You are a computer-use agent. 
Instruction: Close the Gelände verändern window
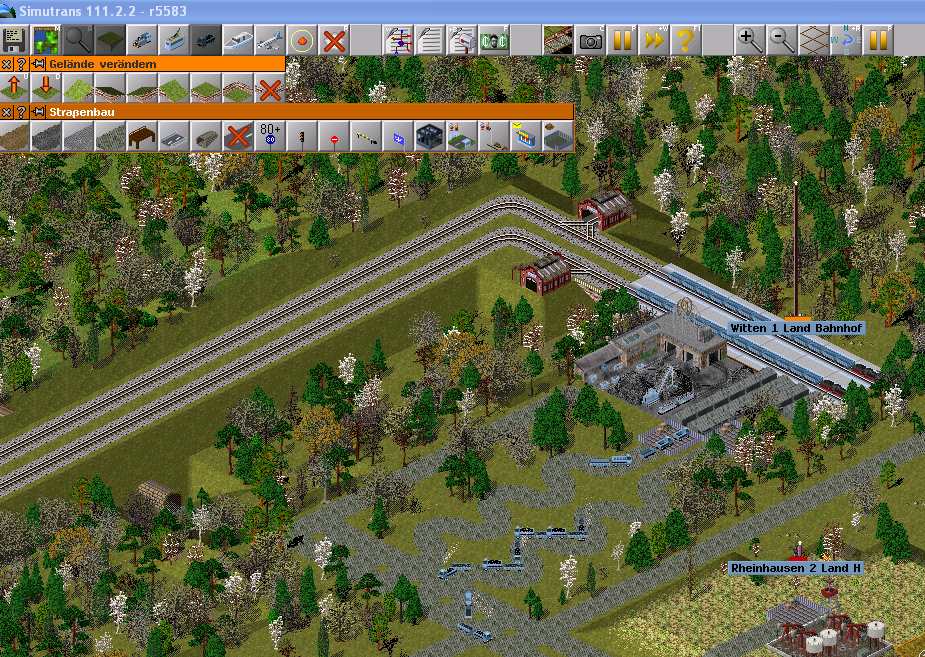click(7, 63)
